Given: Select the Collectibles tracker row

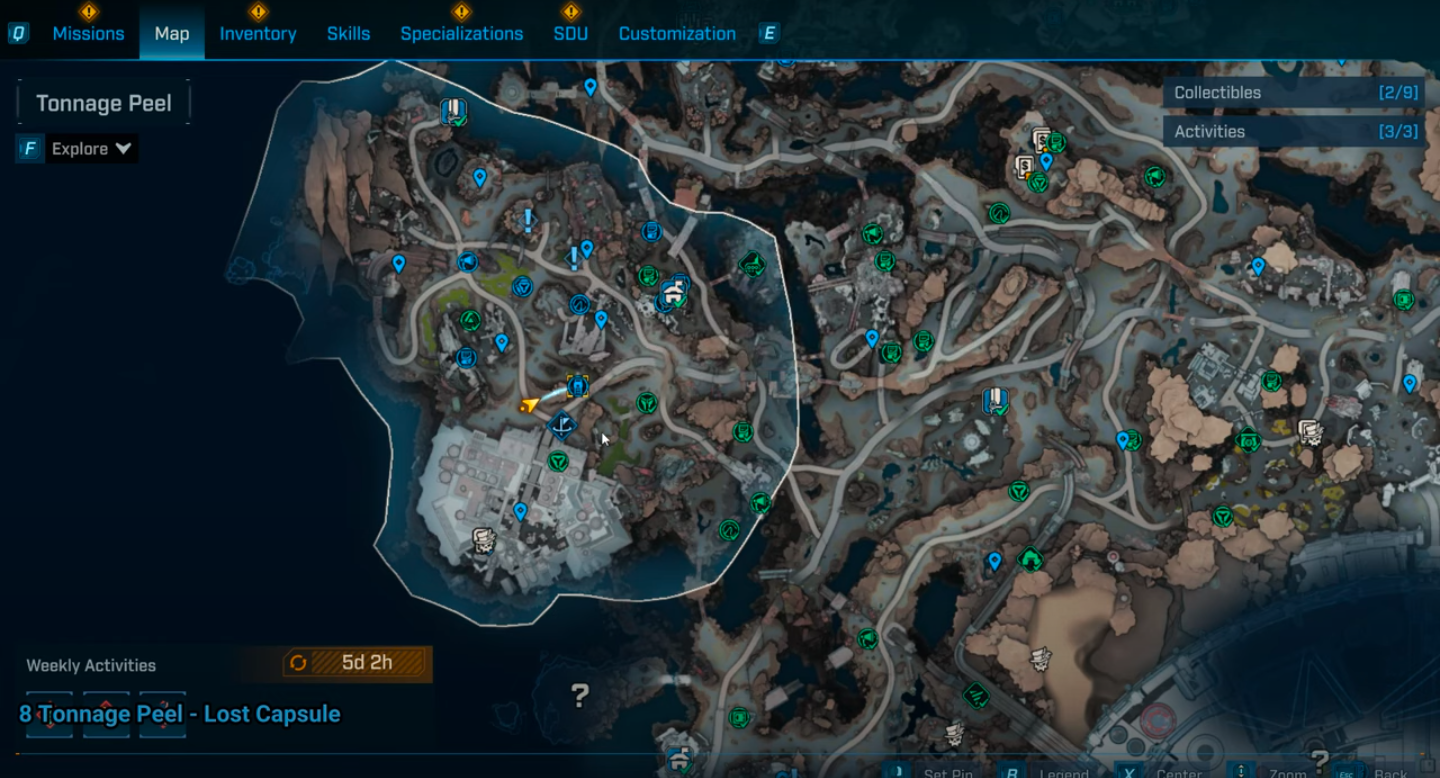Looking at the screenshot, I should [x=1296, y=93].
